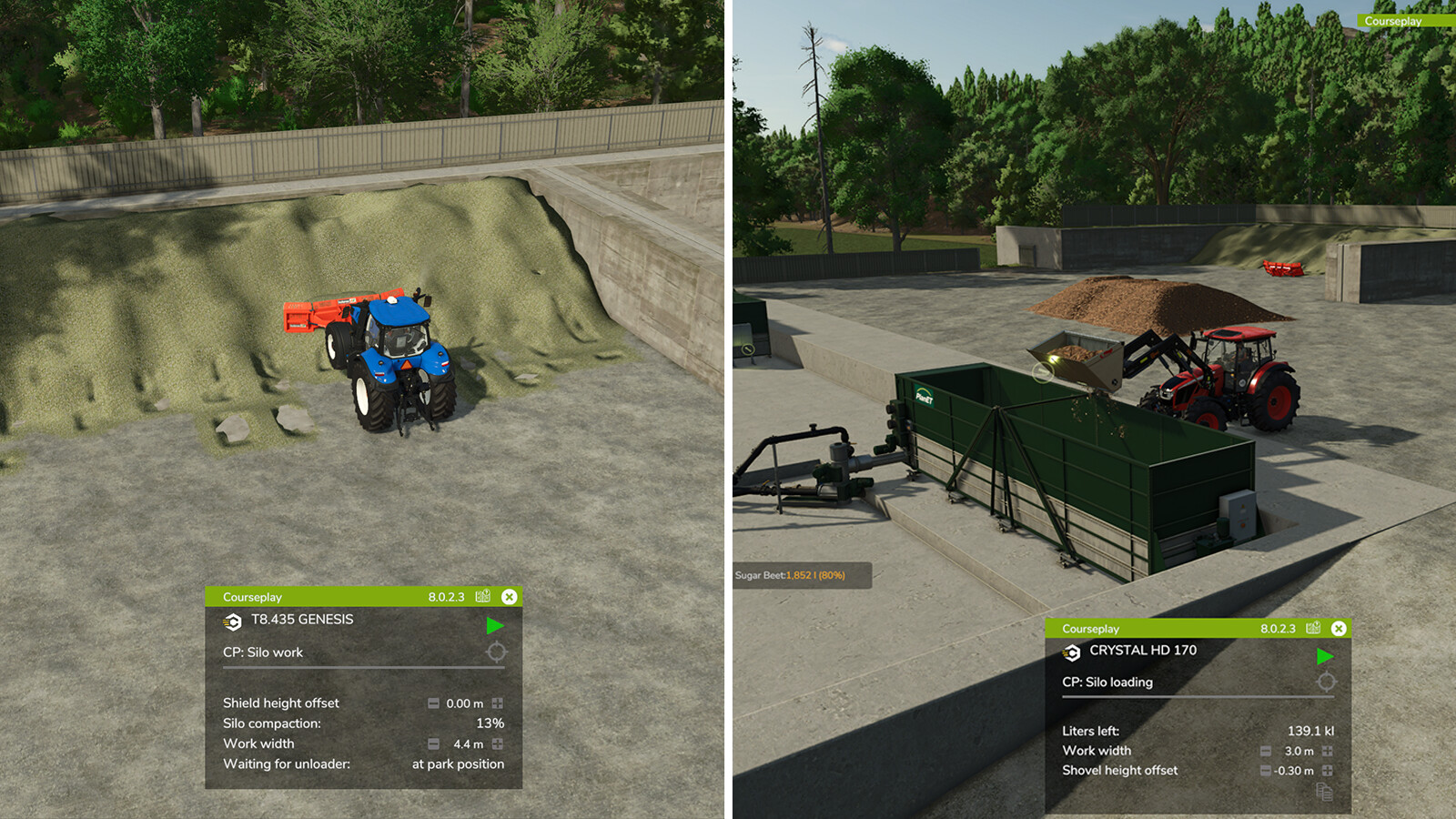The height and width of the screenshot is (819, 1456).
Task: Open the CP: Silo work mode selector
Action: [265, 652]
